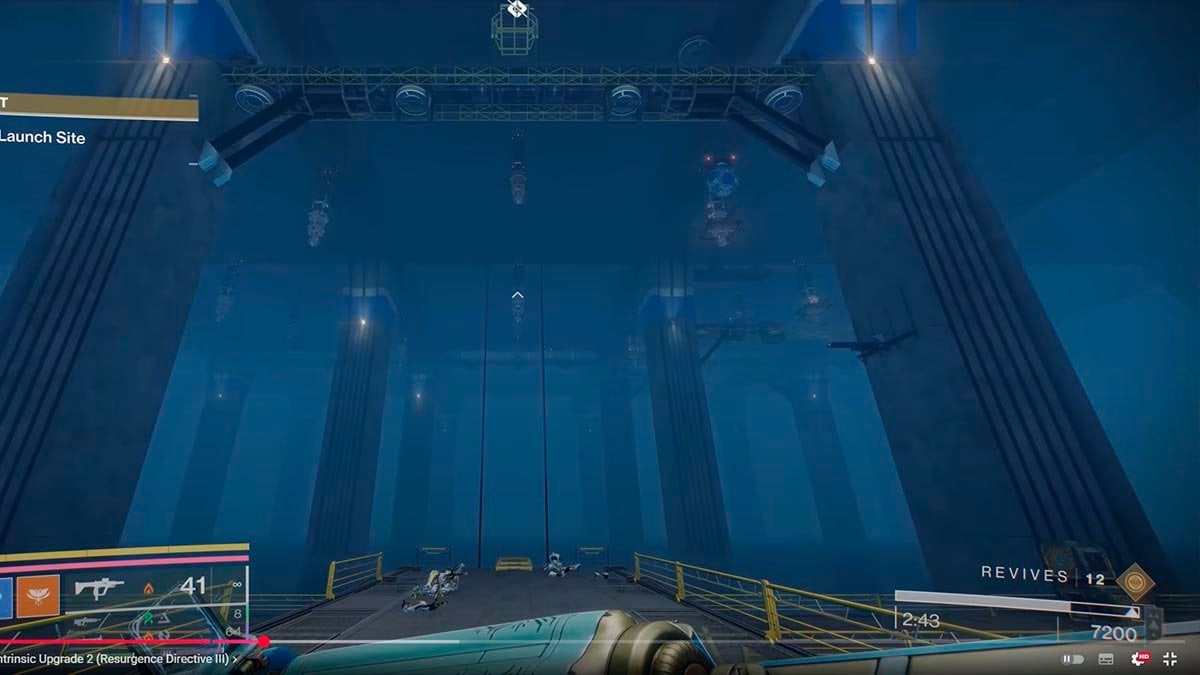Turn on video subtitles
This screenshot has height=675, width=1200.
1106,659
